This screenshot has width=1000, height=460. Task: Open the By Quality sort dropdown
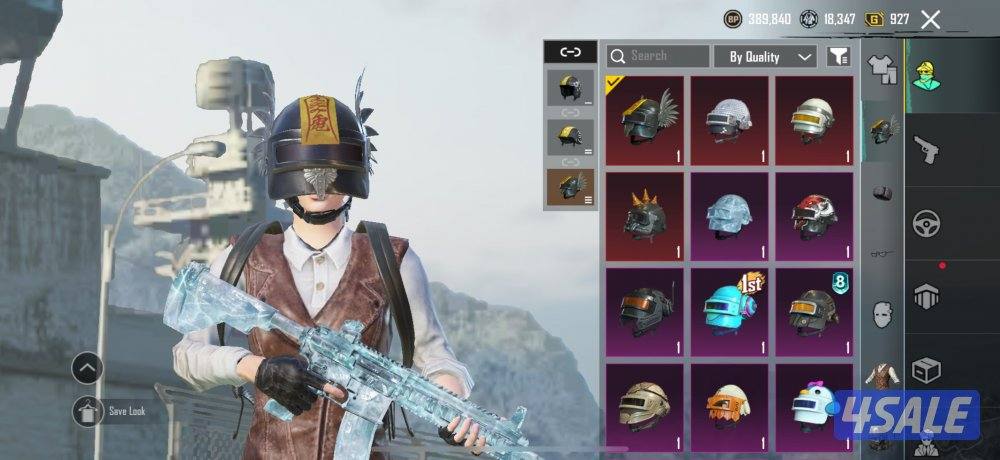tap(766, 57)
